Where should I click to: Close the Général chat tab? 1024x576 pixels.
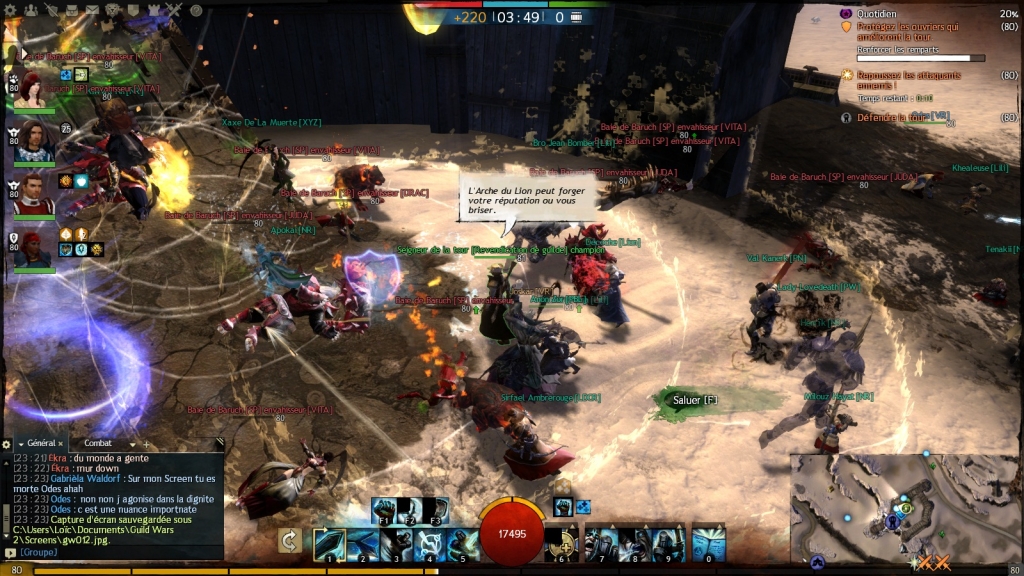click(61, 443)
